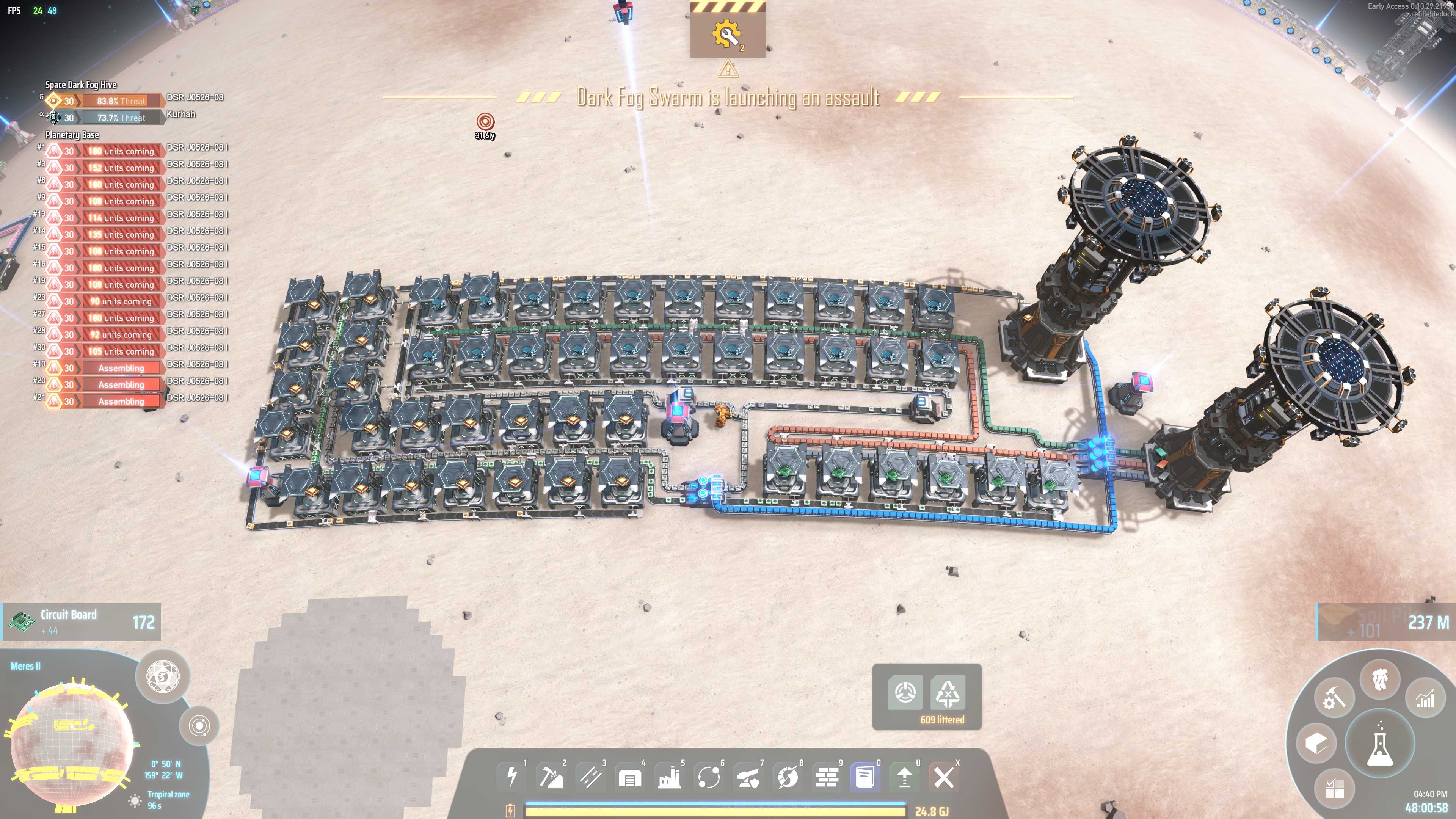The height and width of the screenshot is (819, 1456).
Task: Show the production statistics chart
Action: [x=1425, y=698]
